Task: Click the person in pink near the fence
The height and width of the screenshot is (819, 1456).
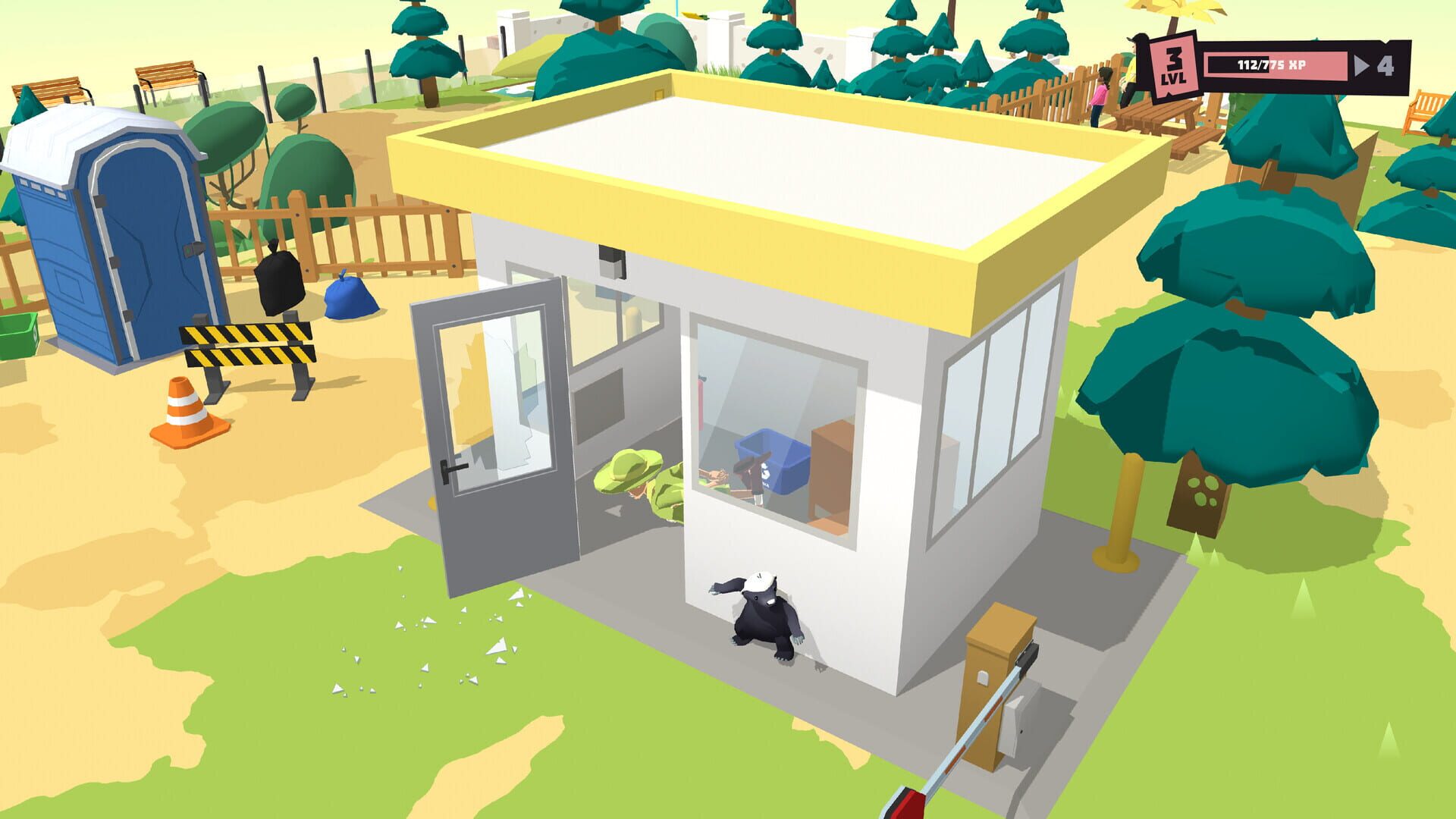Action: pyautogui.click(x=1100, y=91)
